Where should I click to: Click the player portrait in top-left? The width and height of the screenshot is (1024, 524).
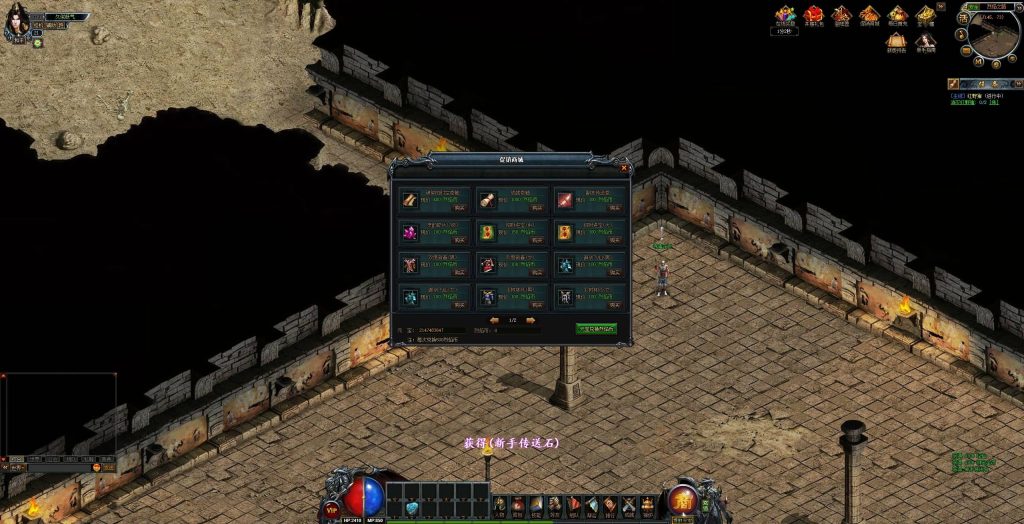tap(17, 22)
